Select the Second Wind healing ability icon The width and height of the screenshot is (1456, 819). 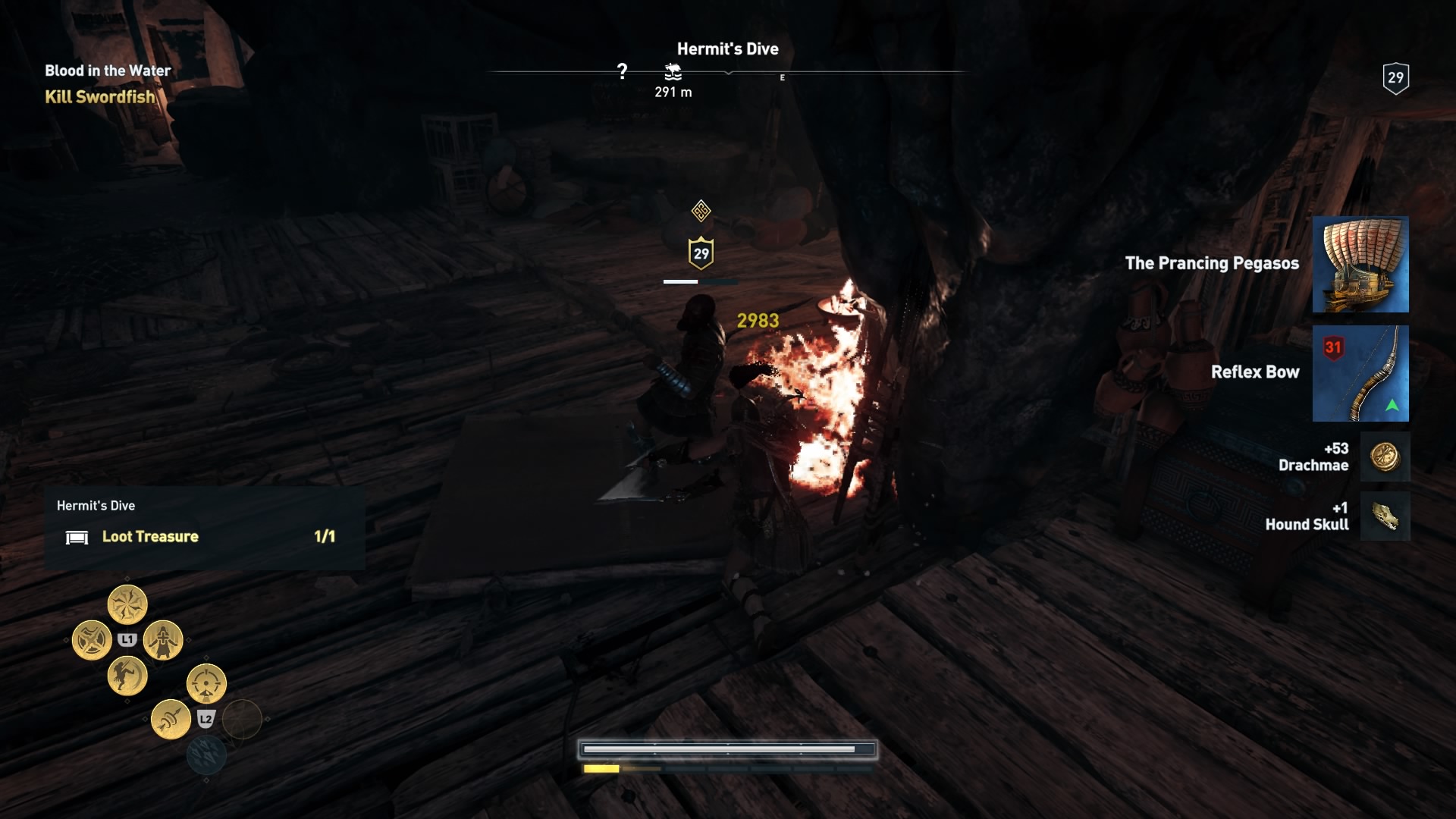coord(163,641)
